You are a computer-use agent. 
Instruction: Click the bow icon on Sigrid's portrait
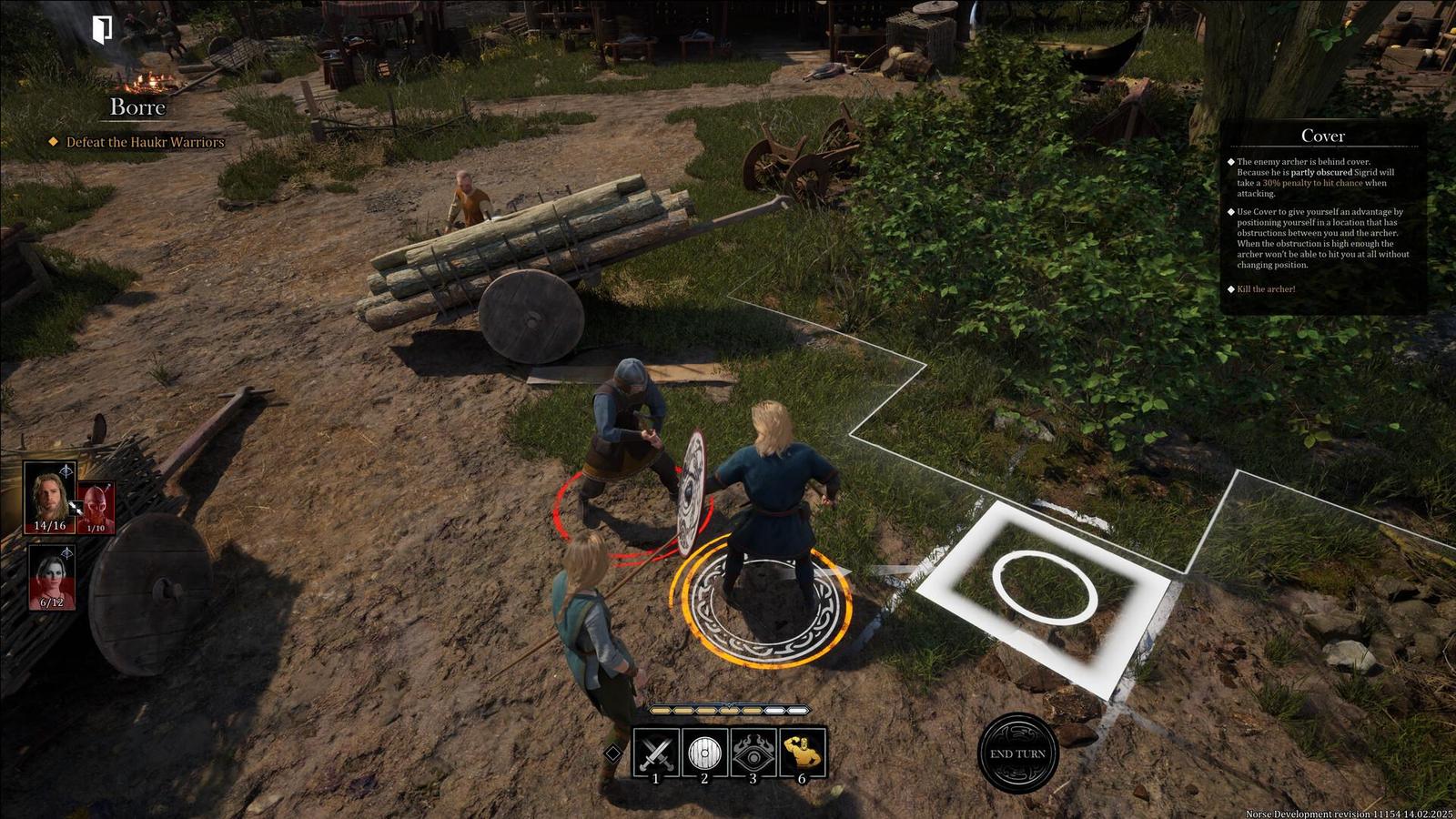tap(67, 470)
